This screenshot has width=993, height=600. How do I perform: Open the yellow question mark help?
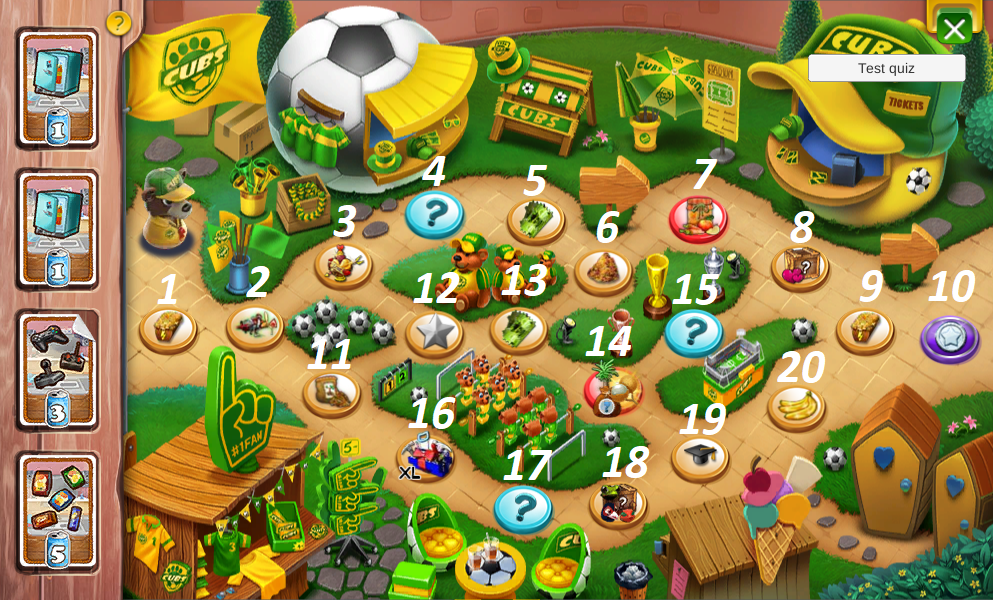[118, 22]
